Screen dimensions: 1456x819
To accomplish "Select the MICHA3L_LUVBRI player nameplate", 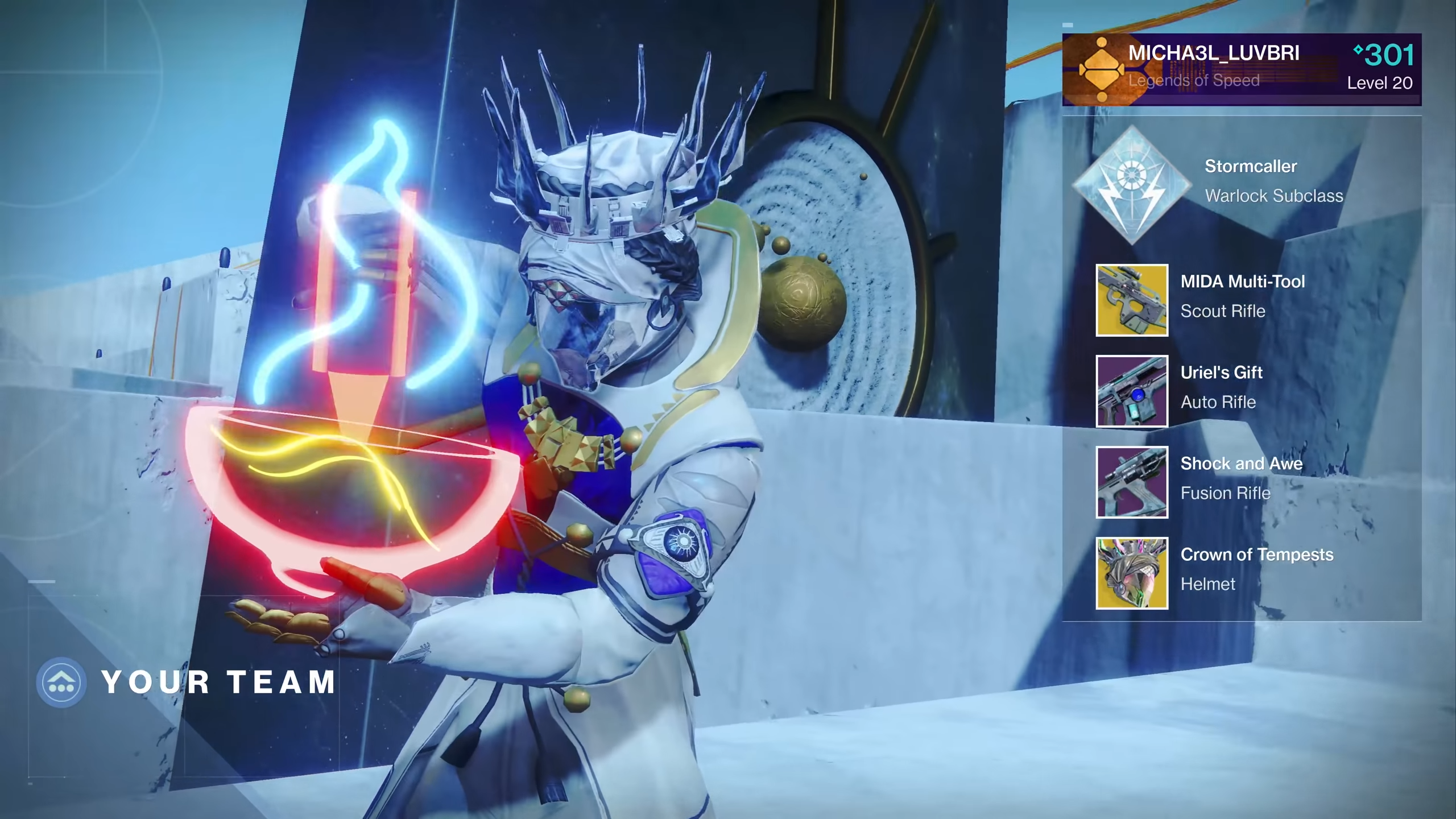I will click(1241, 69).
